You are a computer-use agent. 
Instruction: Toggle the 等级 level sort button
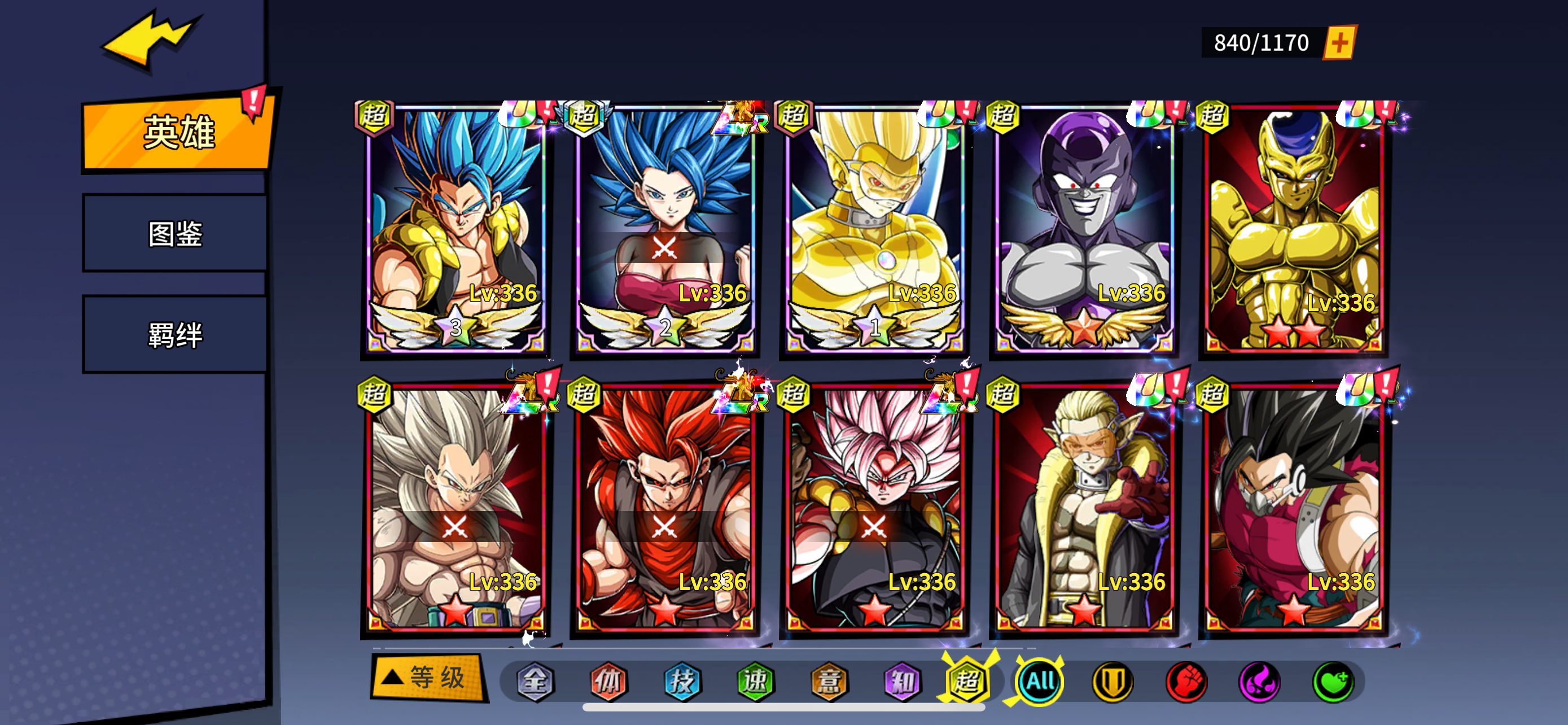click(428, 678)
